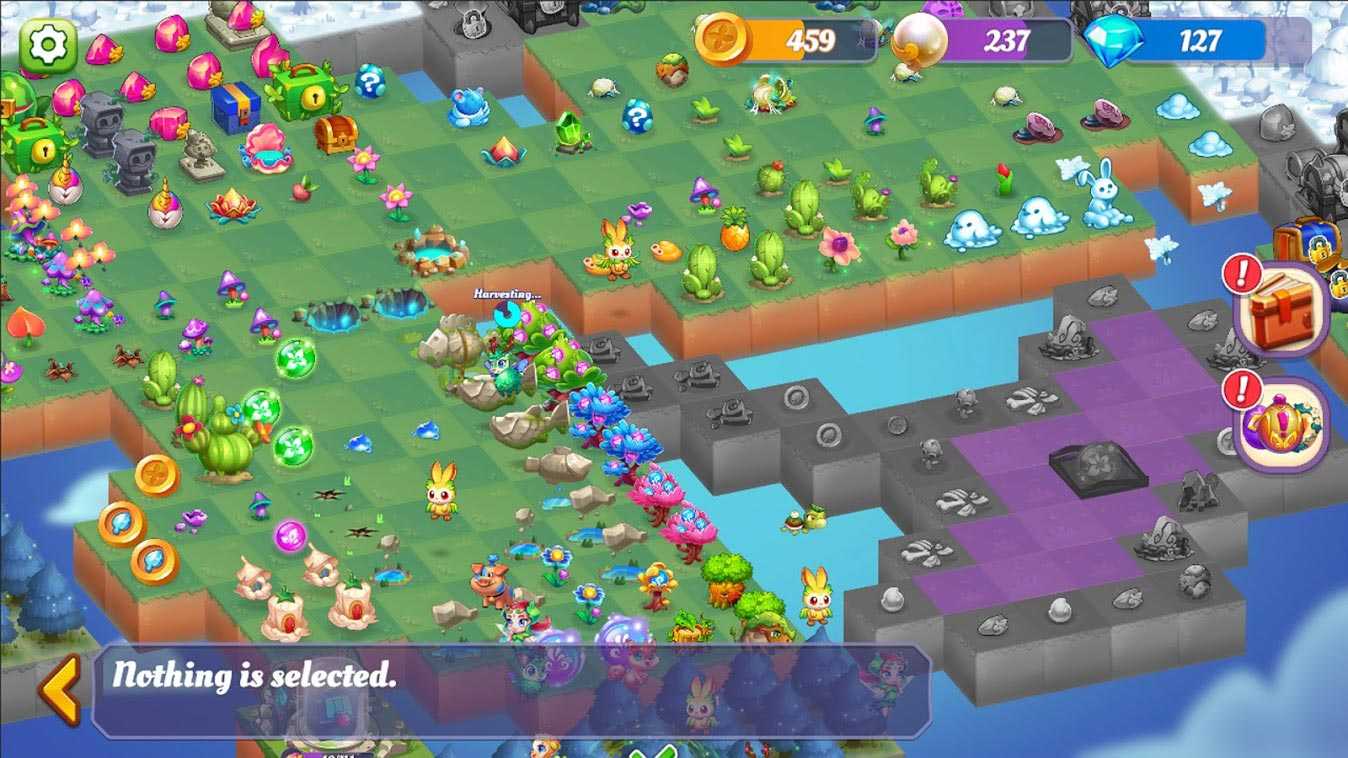The height and width of the screenshot is (758, 1348).
Task: Open the green gear settings menu
Action: point(47,45)
